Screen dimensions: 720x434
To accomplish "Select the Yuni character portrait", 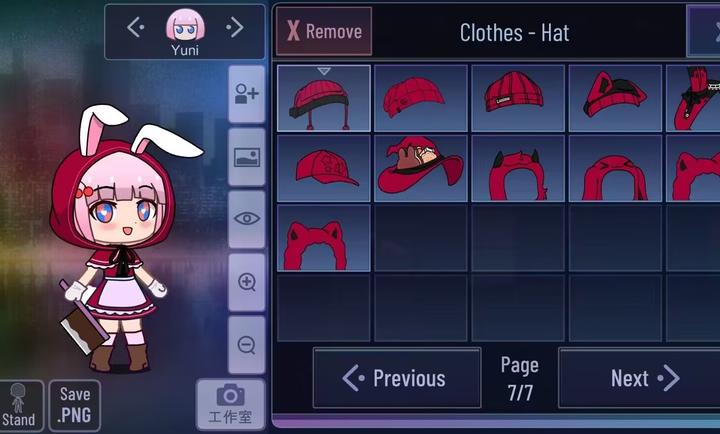I will 184,30.
